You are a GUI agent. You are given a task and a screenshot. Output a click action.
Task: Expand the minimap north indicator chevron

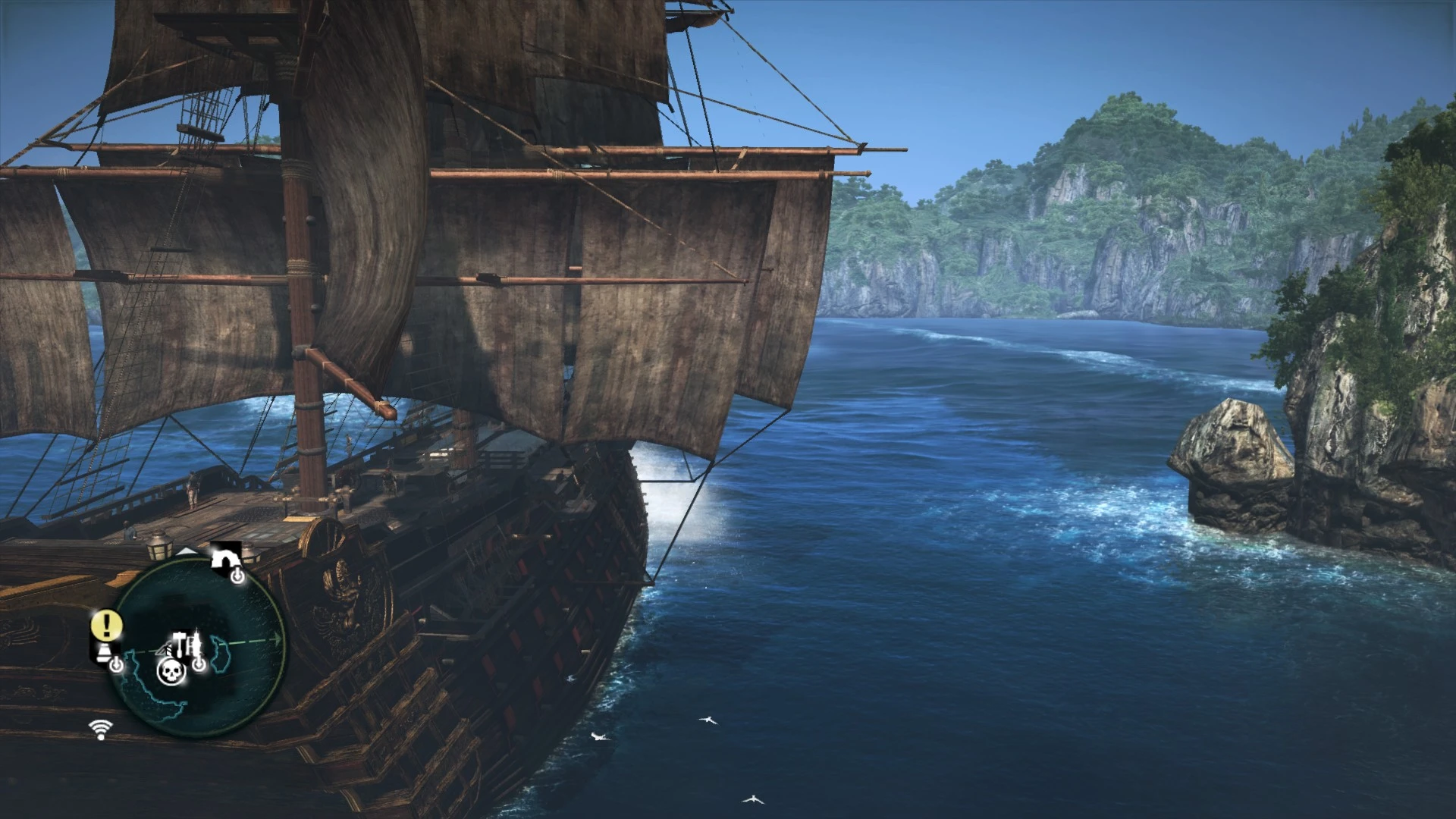coord(187,551)
